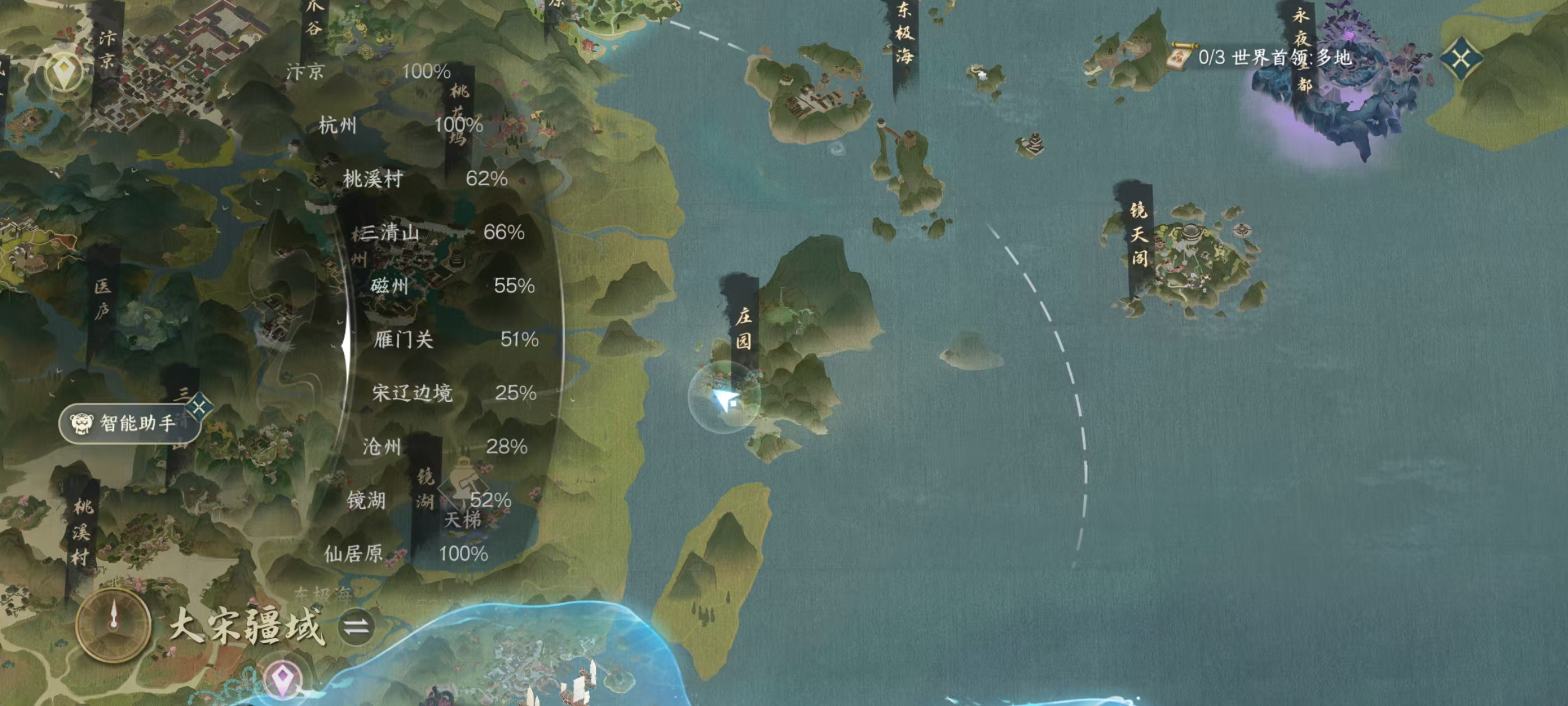Select 杭州 in the region list
The height and width of the screenshot is (706, 1568).
point(400,126)
